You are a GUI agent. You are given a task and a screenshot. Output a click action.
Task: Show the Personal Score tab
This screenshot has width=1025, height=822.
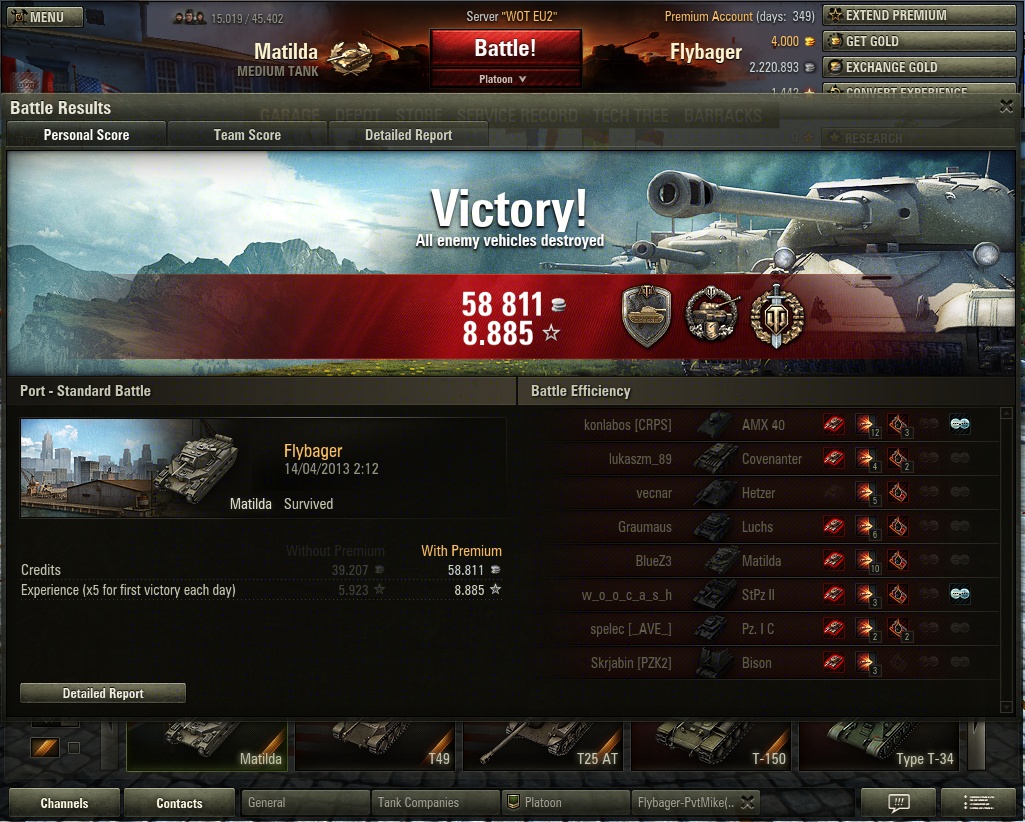(86, 135)
